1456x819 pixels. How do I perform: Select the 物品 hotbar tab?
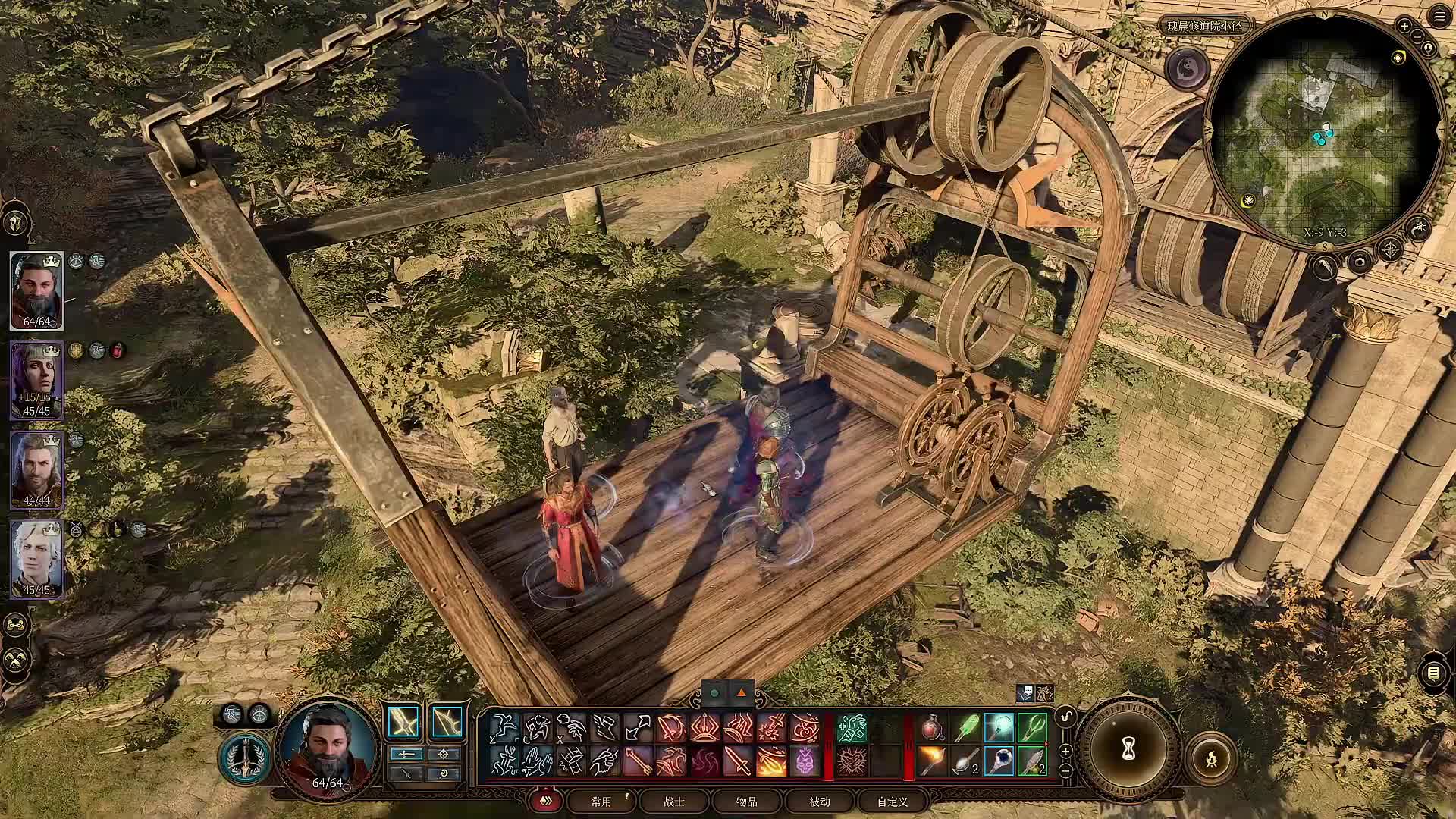746,801
